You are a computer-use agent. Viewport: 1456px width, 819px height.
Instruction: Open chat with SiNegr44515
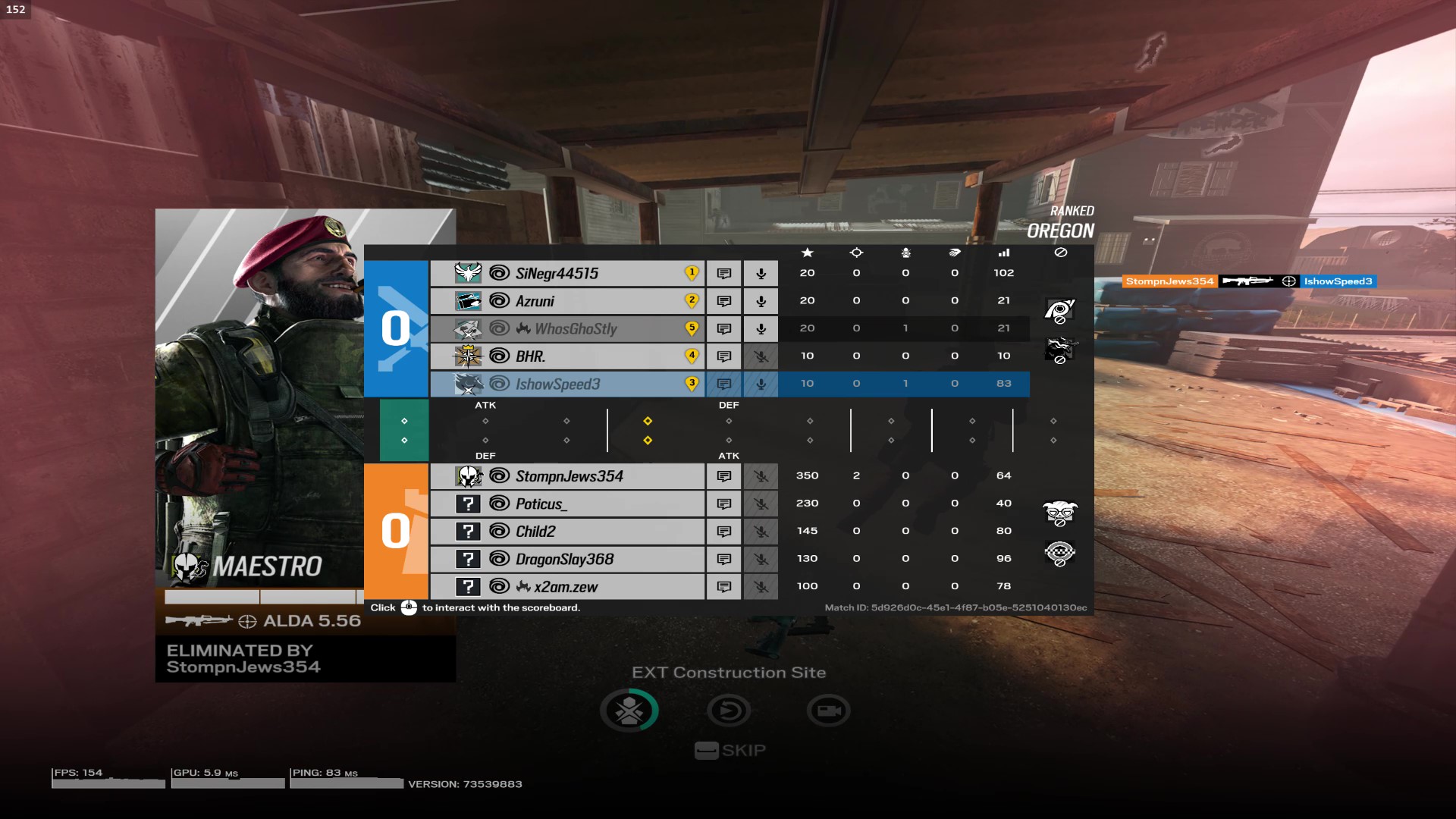[x=723, y=273]
